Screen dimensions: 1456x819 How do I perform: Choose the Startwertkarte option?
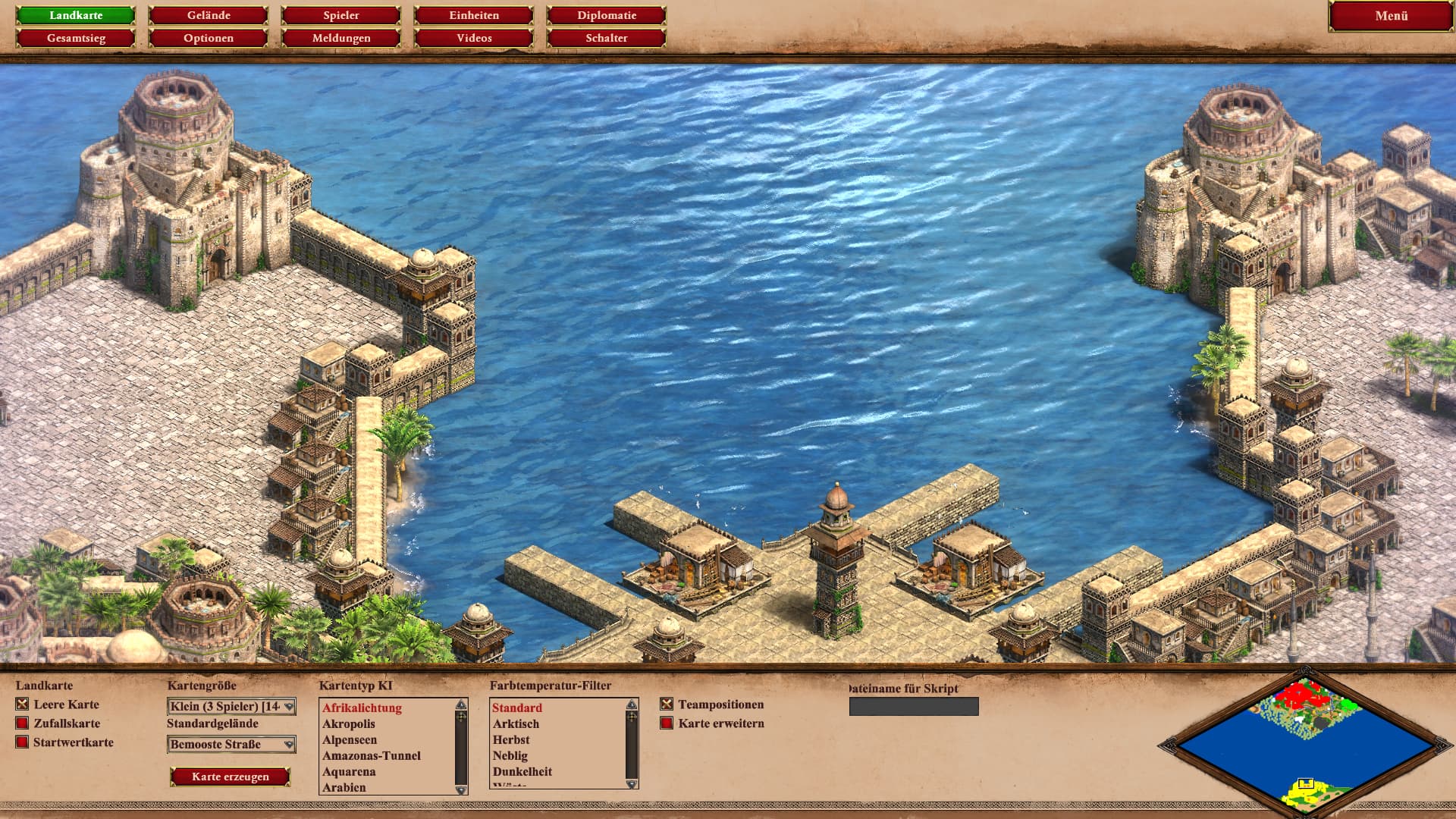(22, 742)
